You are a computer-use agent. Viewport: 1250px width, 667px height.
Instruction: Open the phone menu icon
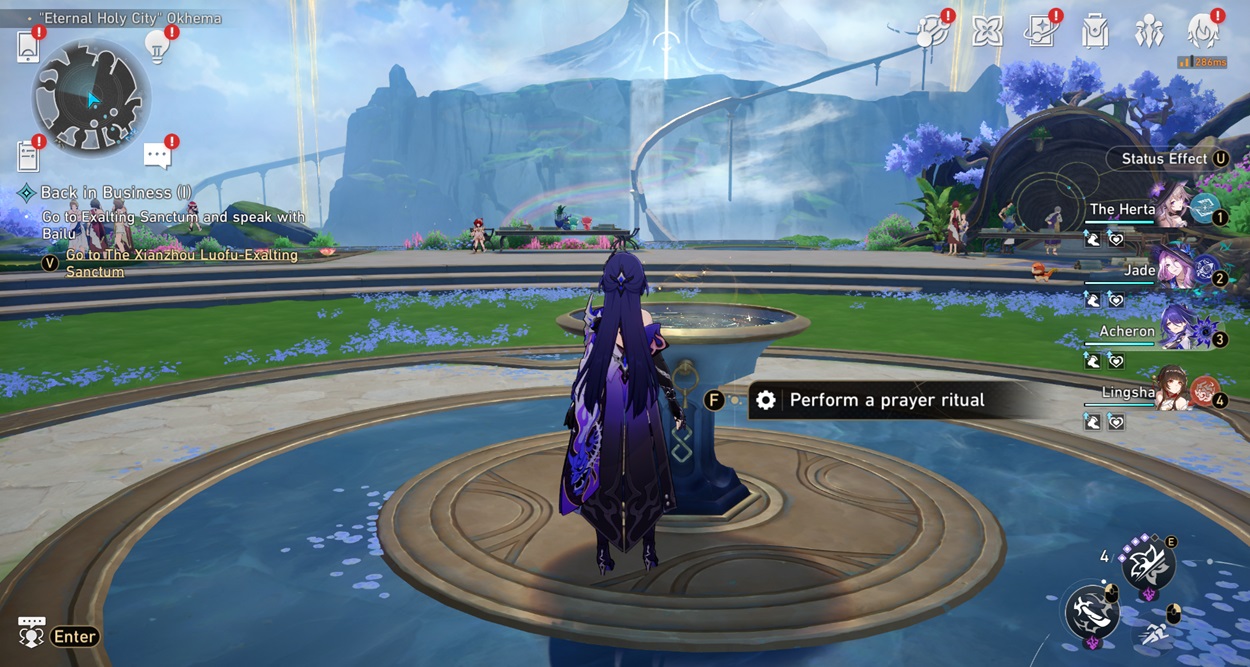pyautogui.click(x=28, y=47)
